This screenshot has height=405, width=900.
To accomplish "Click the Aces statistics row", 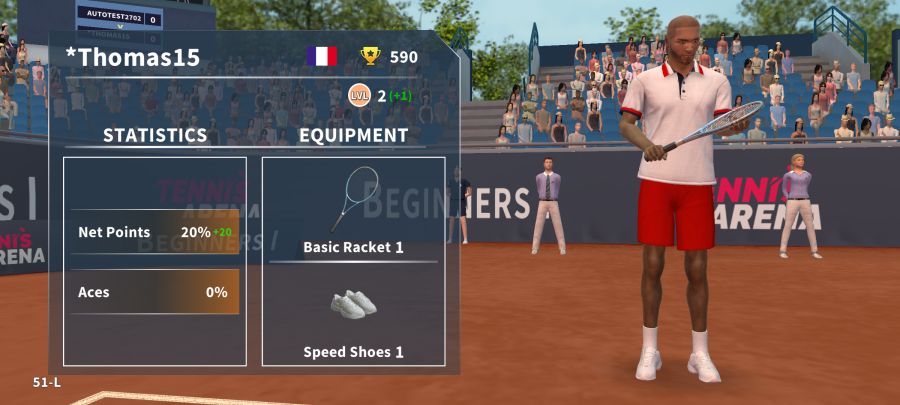I will [x=155, y=292].
